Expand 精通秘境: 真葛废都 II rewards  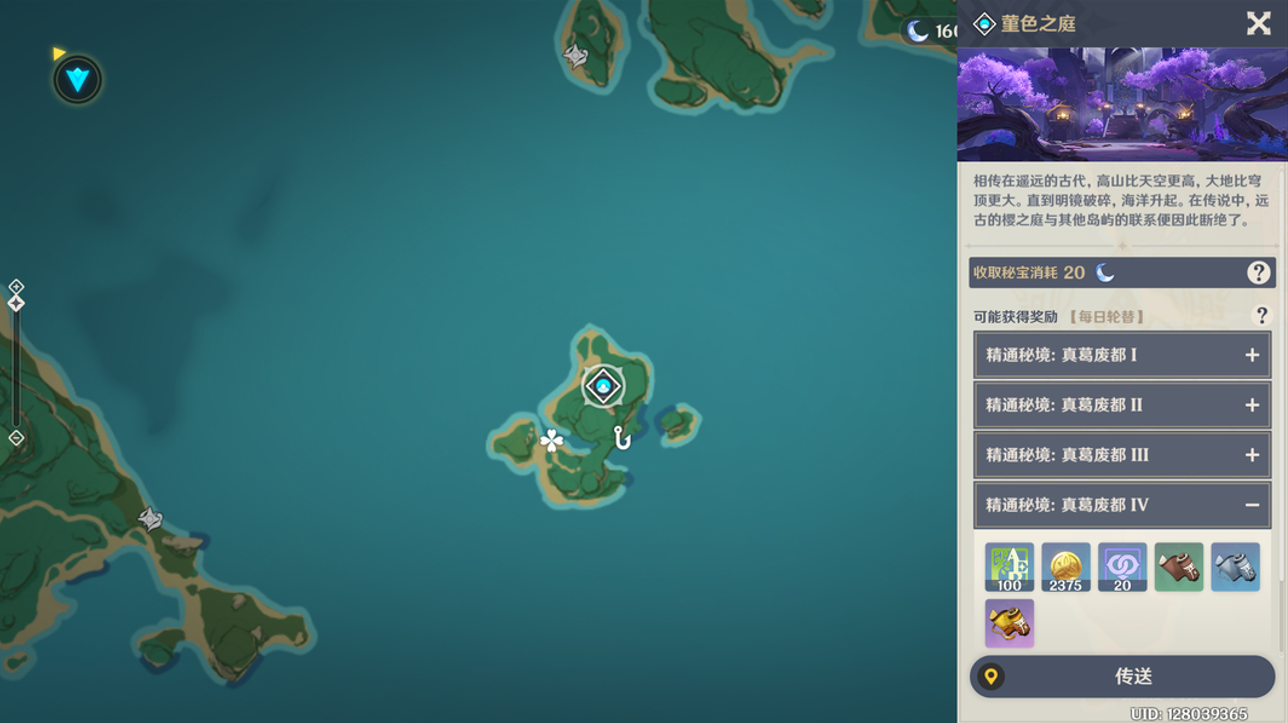[x=1251, y=405]
